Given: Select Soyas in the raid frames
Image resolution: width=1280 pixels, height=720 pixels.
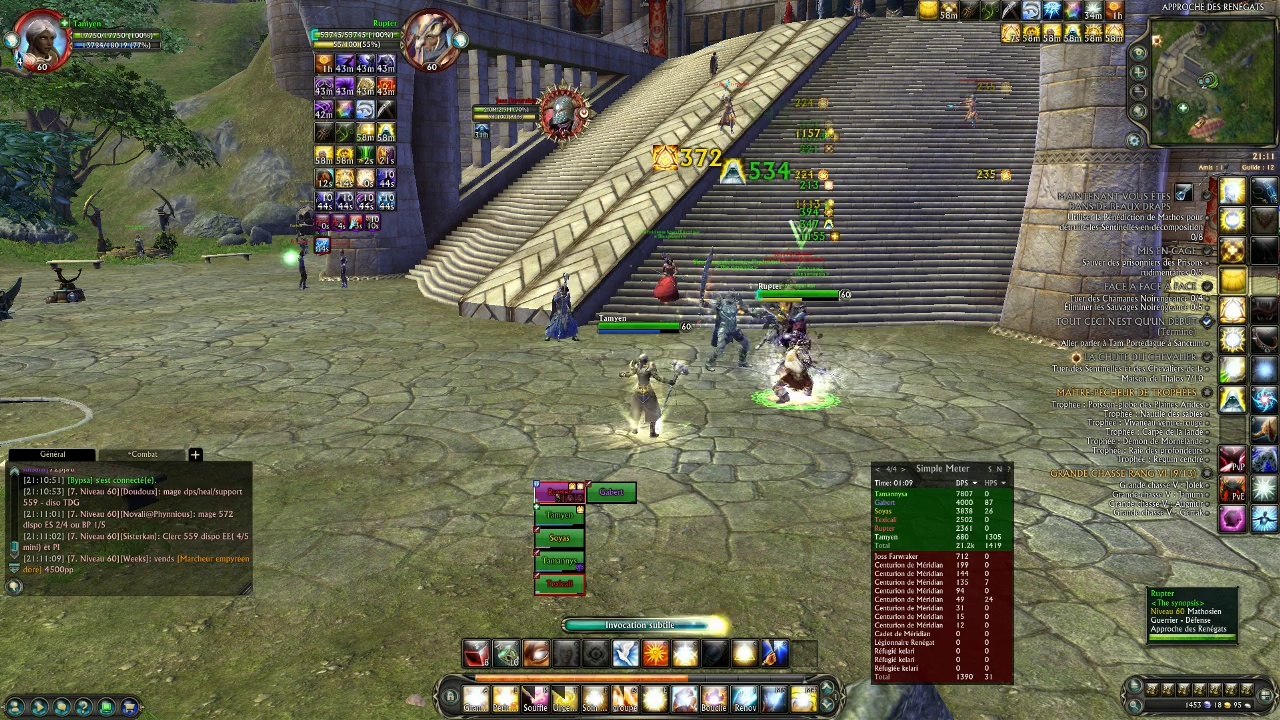Looking at the screenshot, I should click(x=559, y=538).
